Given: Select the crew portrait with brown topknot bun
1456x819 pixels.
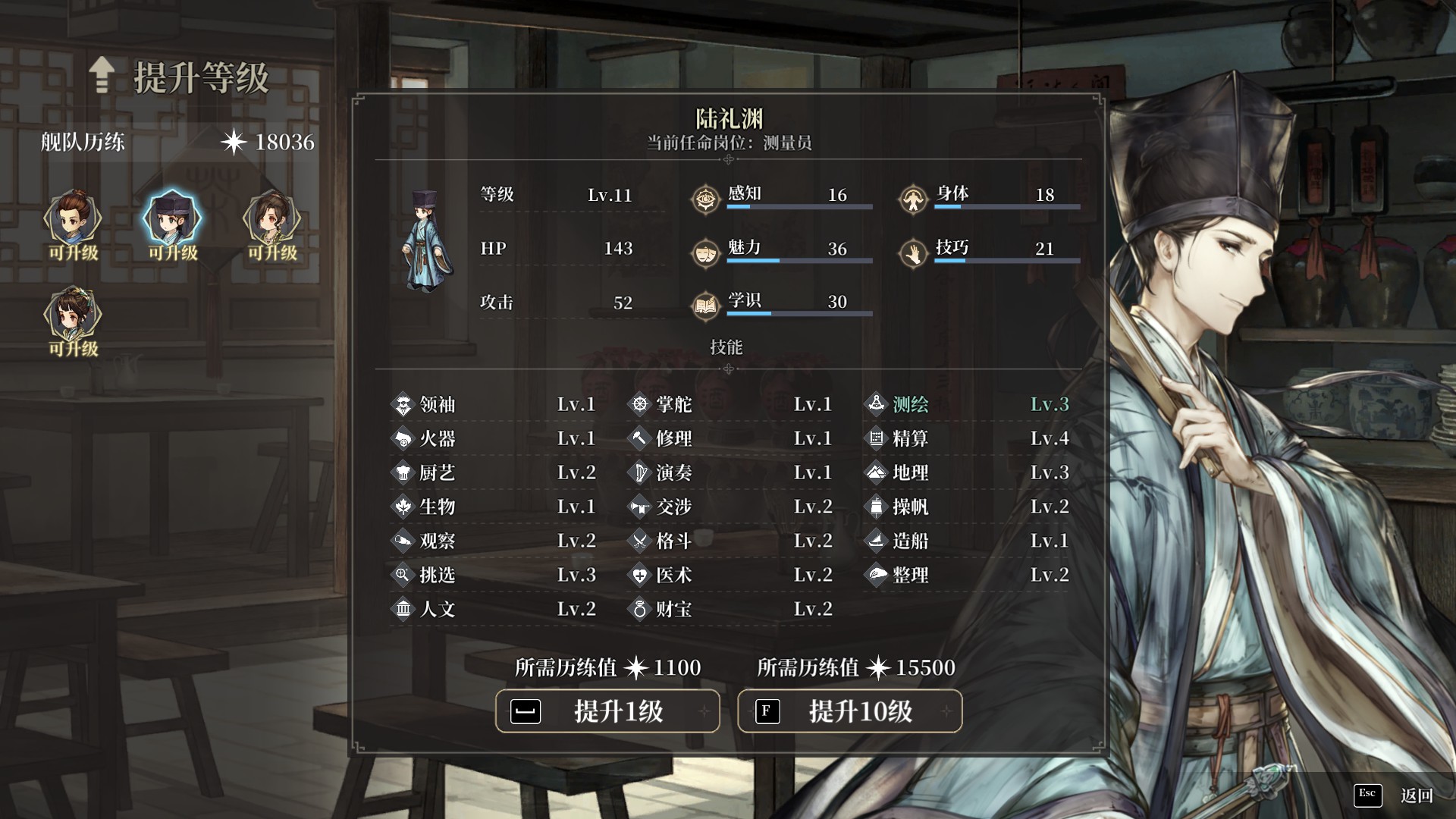Looking at the screenshot, I should 73,220.
